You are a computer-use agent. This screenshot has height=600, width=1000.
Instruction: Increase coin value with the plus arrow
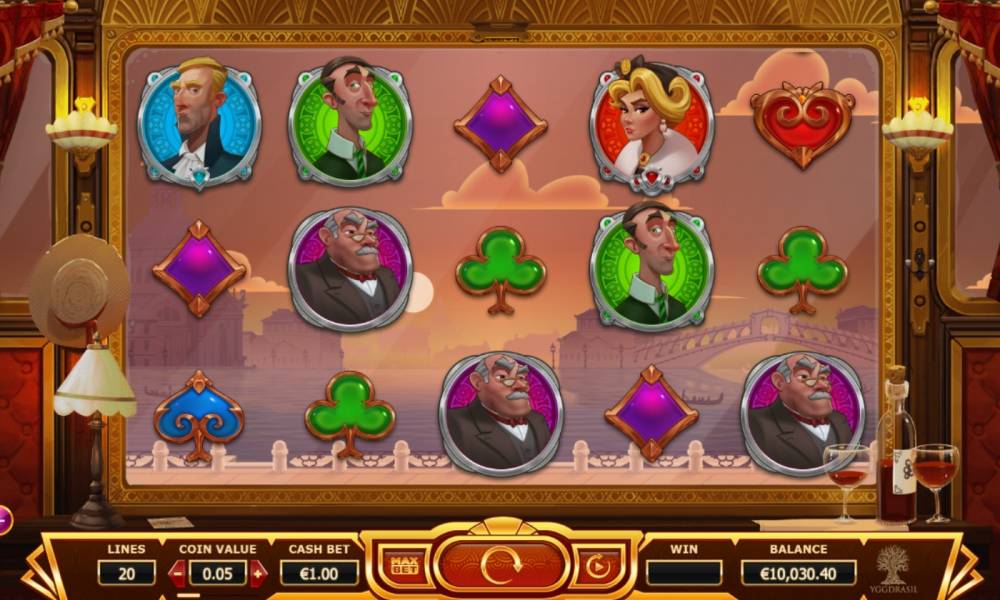click(258, 573)
